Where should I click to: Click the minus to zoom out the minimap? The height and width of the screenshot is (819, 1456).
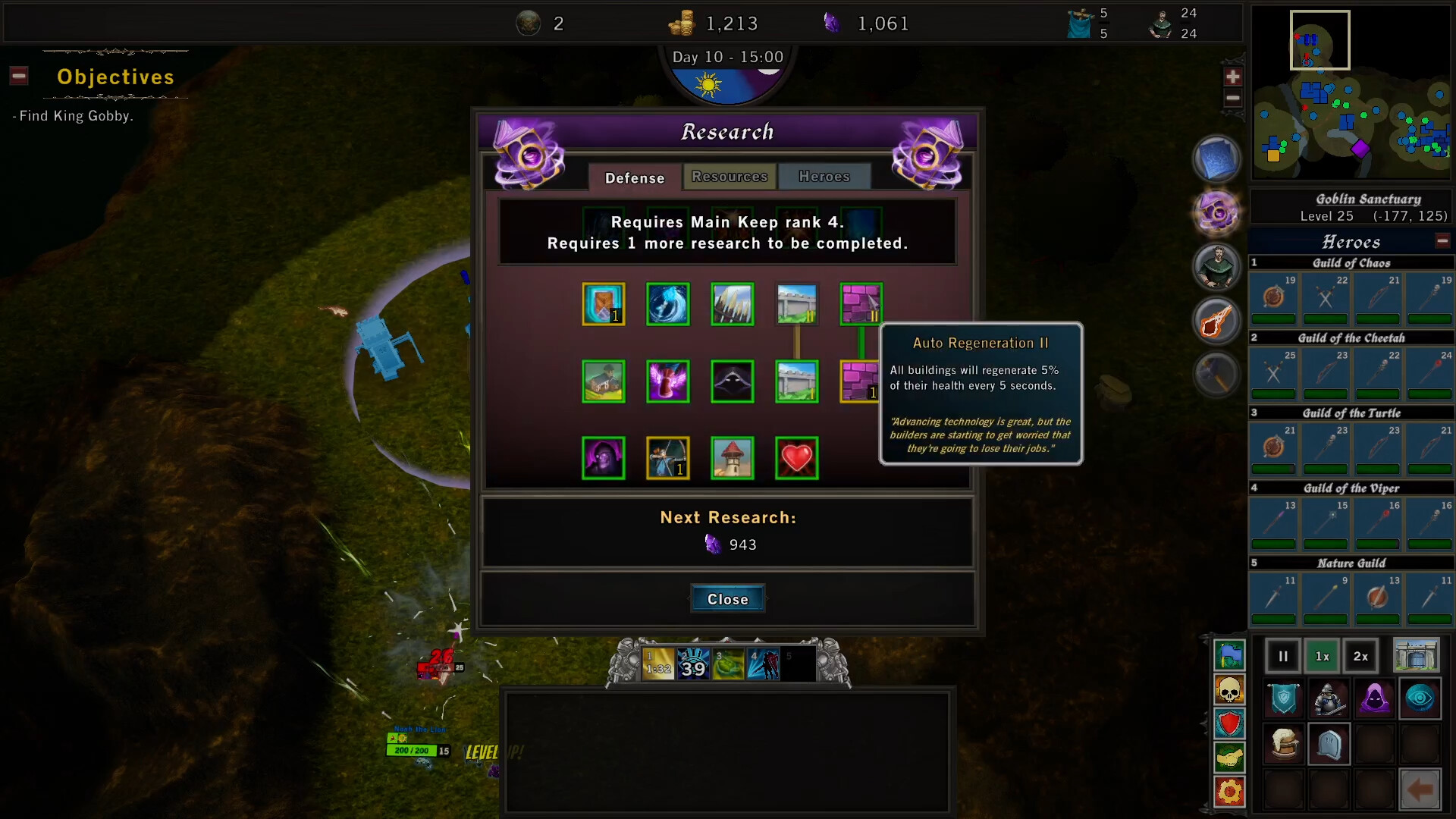(x=1233, y=97)
